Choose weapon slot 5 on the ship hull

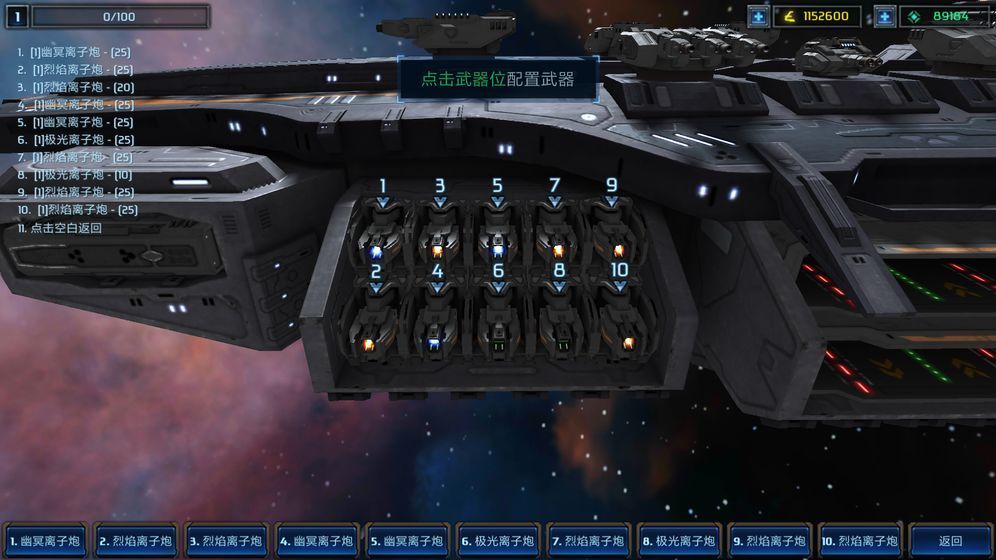click(498, 238)
